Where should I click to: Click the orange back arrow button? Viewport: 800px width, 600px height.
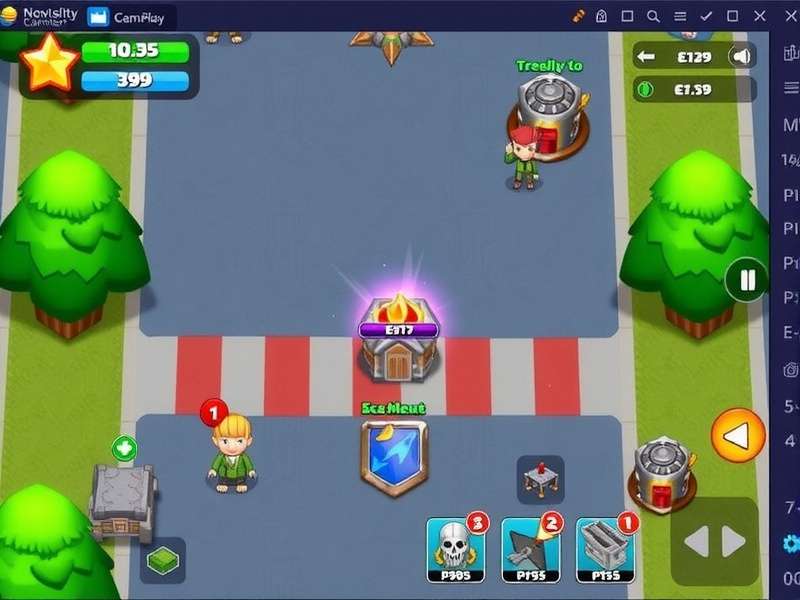[738, 436]
